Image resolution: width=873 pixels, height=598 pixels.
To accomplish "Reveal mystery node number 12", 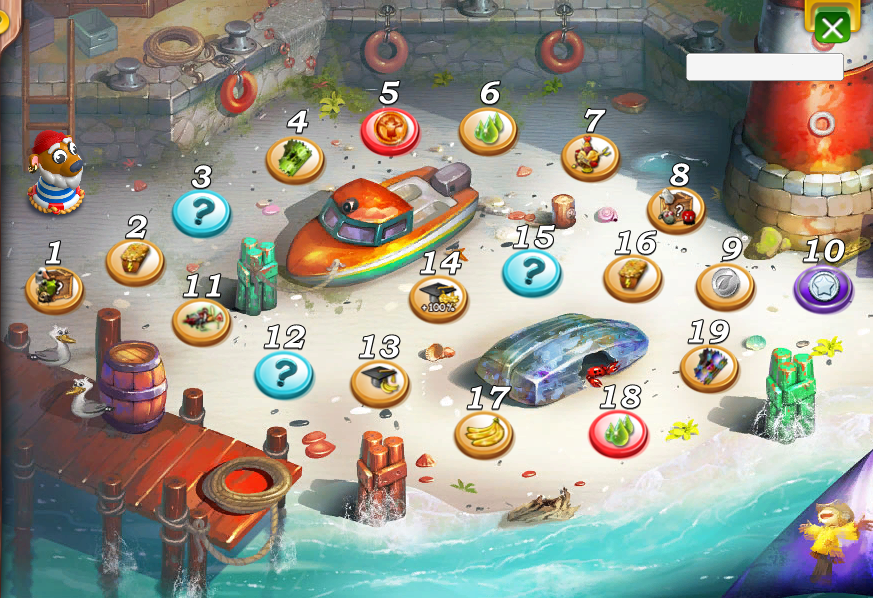I will tap(284, 373).
